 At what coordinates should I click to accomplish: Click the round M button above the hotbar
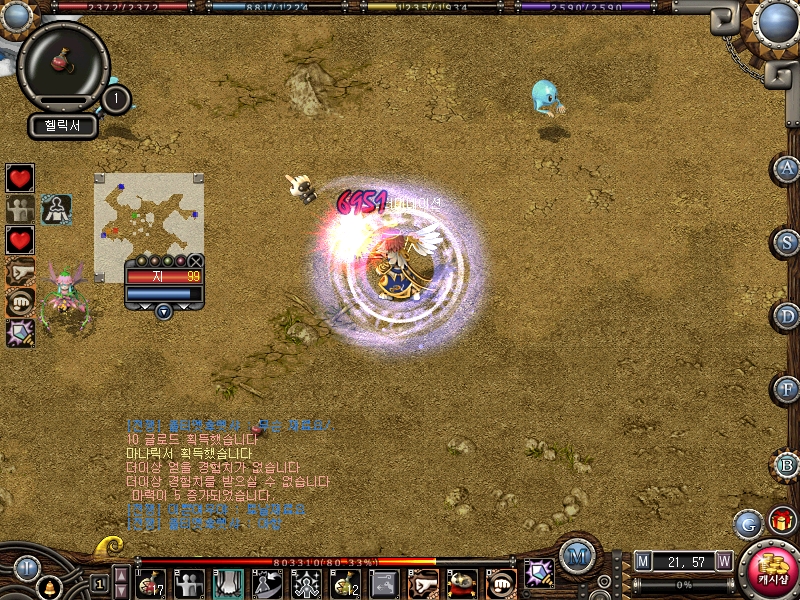point(576,555)
